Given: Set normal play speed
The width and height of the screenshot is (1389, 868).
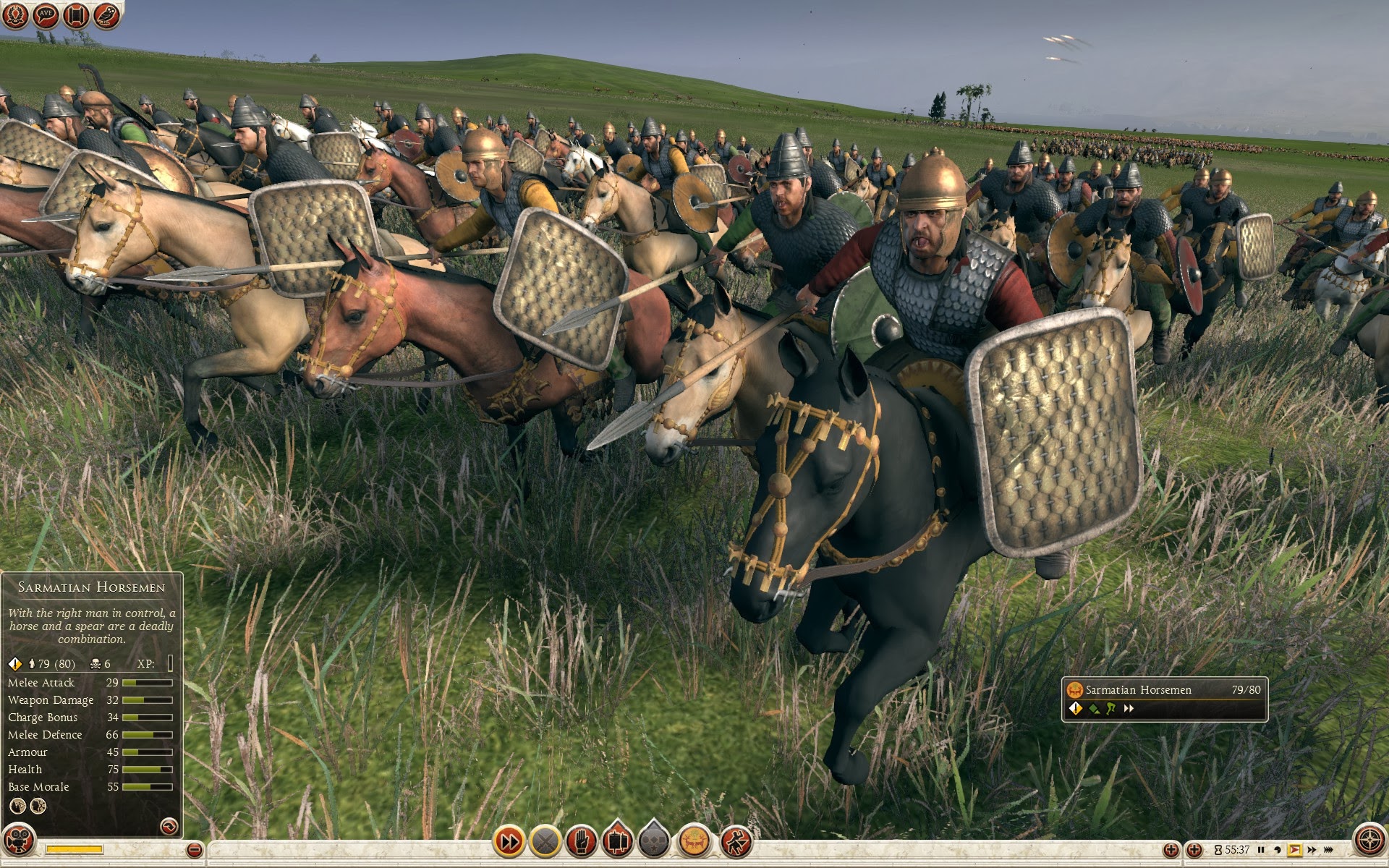Looking at the screenshot, I should tap(1295, 850).
